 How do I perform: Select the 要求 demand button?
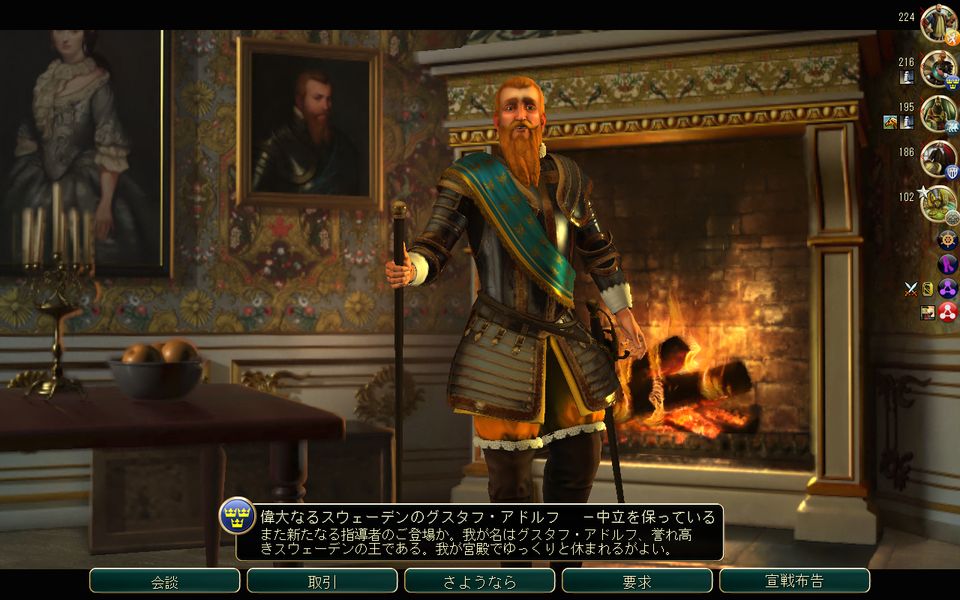coord(637,581)
